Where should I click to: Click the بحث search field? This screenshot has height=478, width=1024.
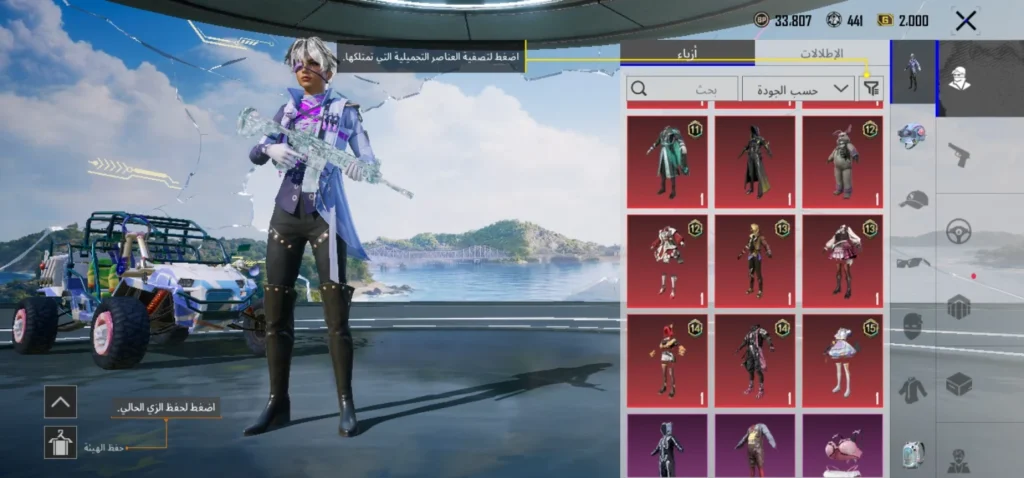coord(682,89)
